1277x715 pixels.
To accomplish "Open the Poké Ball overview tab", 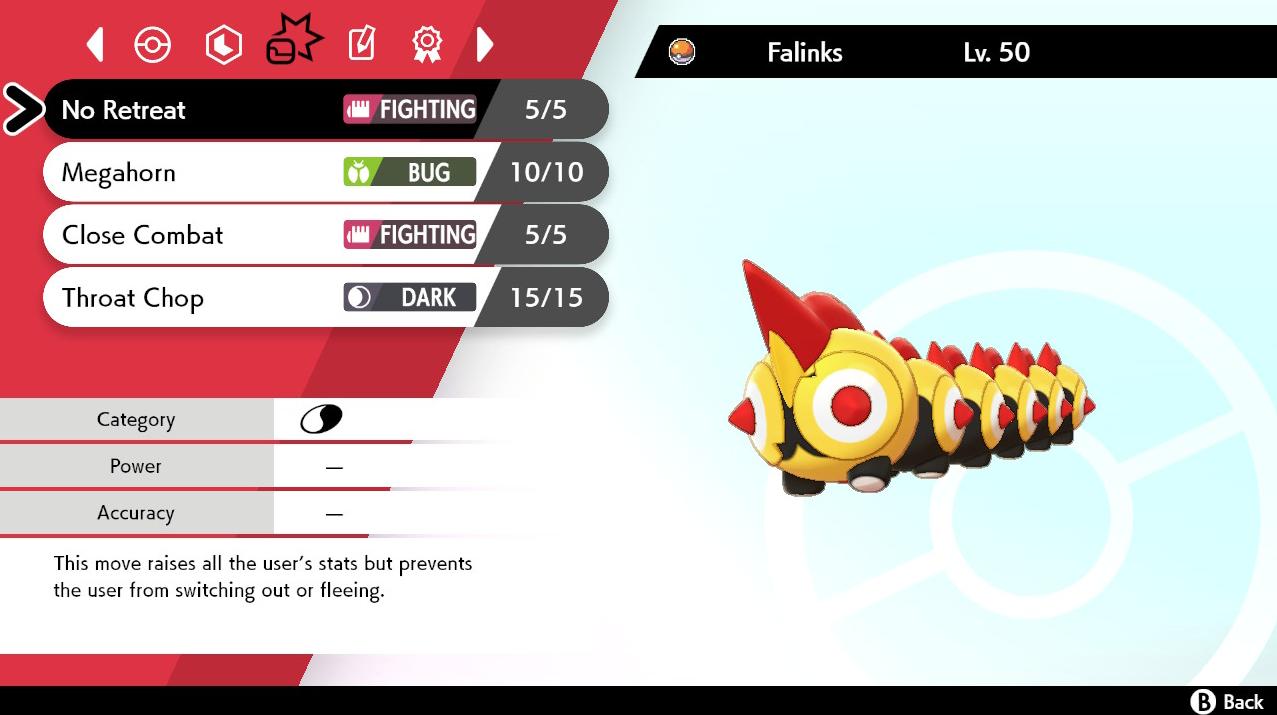I will click(x=153, y=44).
